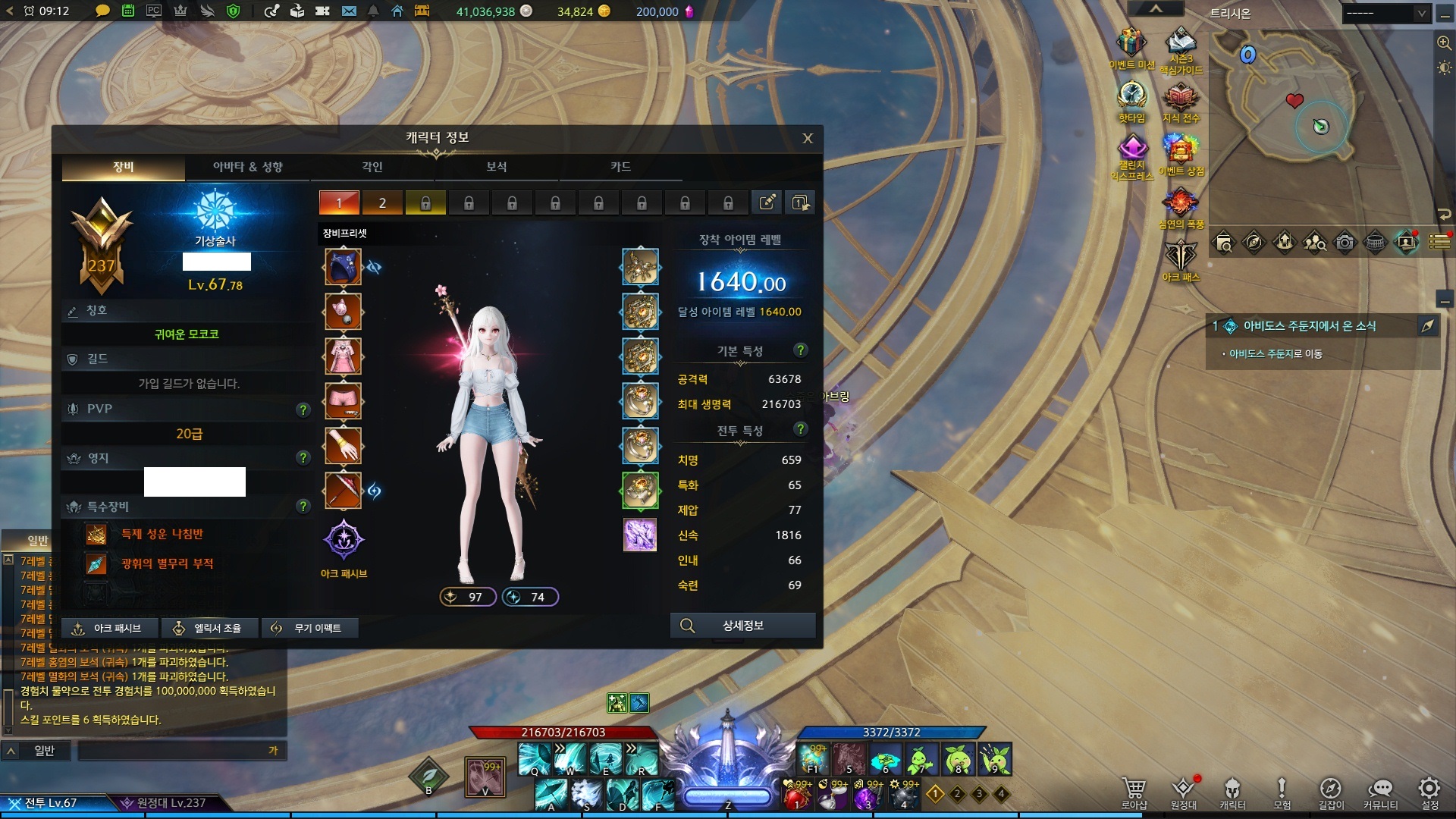
Task: Open the 설정 menu
Action: (1429, 792)
